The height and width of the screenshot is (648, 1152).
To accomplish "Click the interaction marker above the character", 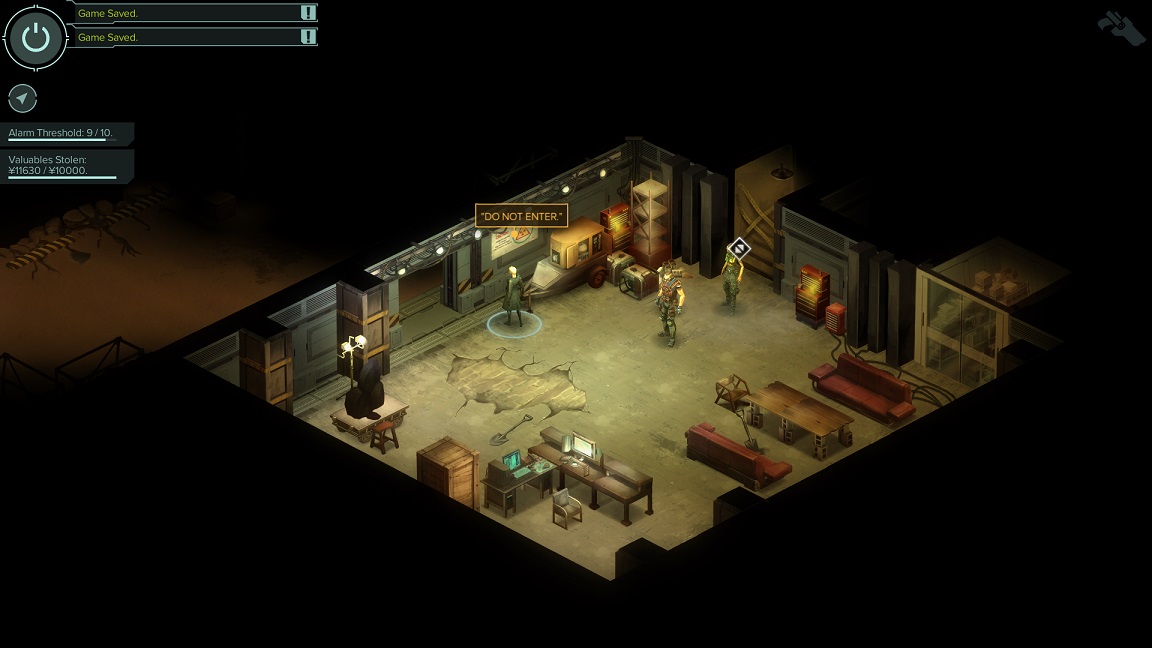I will pos(738,247).
